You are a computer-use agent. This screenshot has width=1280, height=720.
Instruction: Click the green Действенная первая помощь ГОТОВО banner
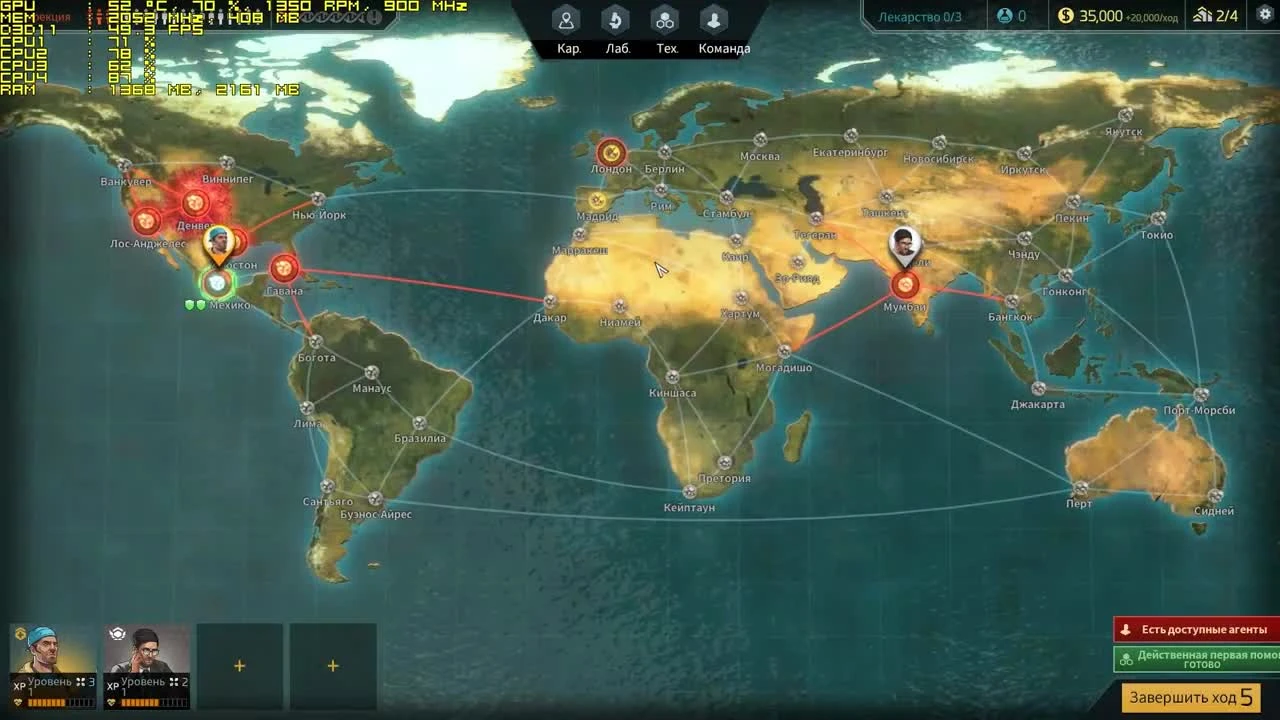1196,659
